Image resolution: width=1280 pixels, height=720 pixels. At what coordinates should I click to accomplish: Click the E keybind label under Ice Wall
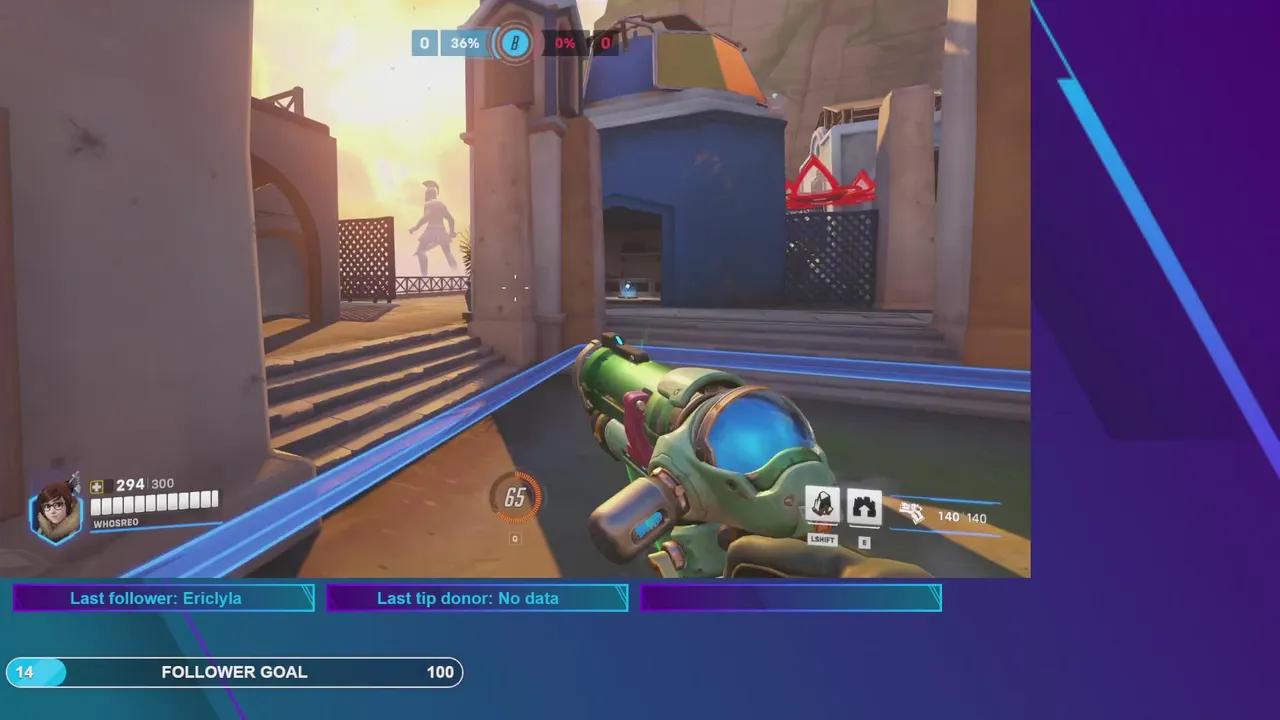[x=863, y=541]
